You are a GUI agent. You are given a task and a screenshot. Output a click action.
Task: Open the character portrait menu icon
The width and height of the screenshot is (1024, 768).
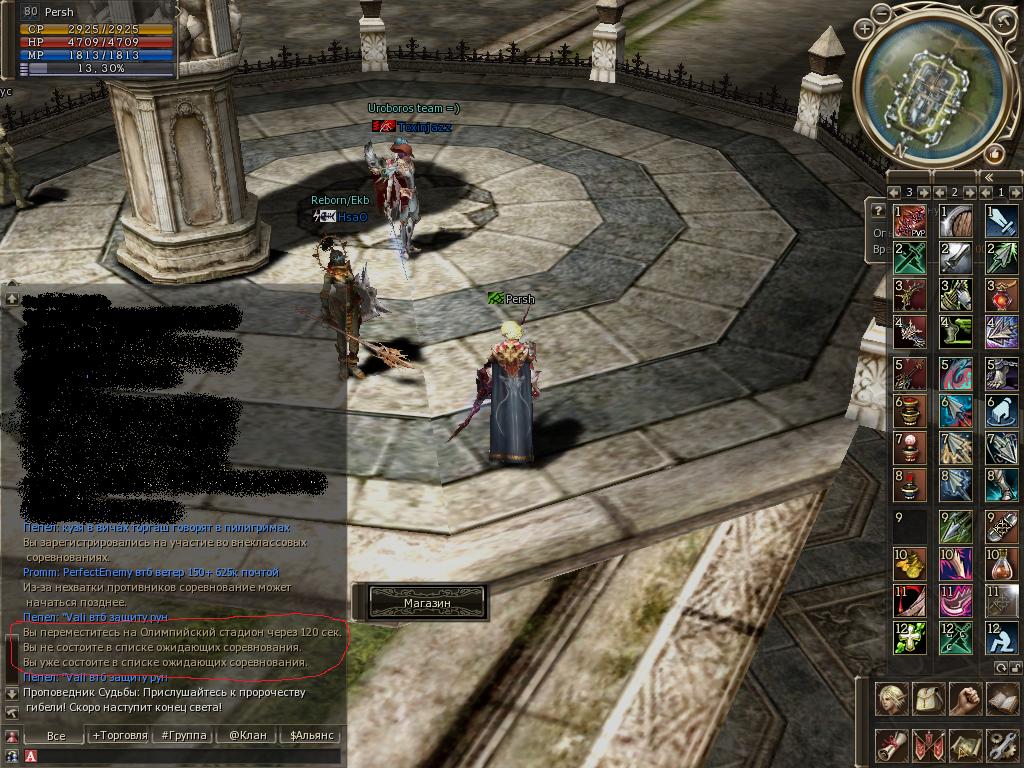click(x=891, y=699)
